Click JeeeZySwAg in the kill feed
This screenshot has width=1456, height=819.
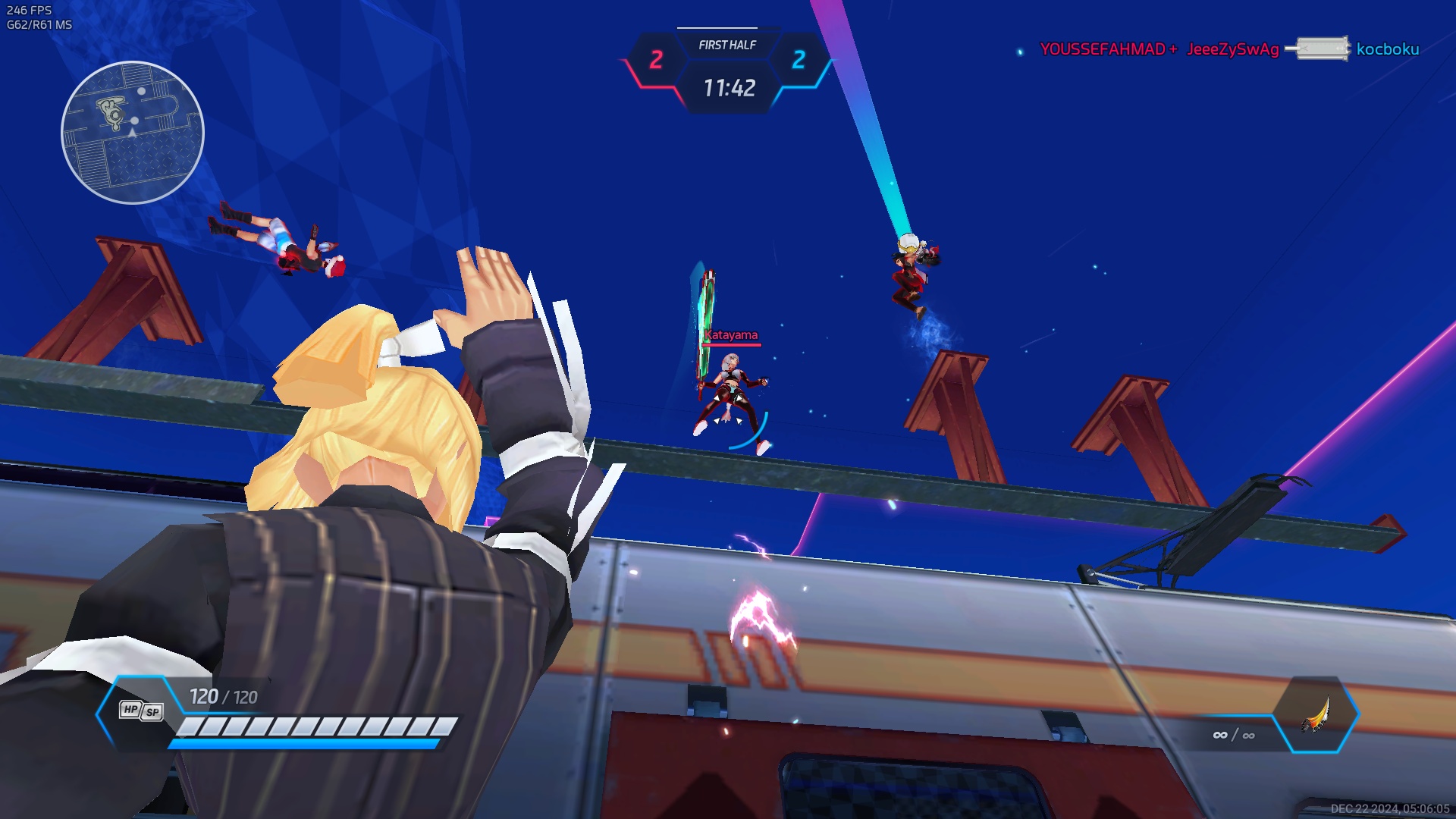(1232, 49)
